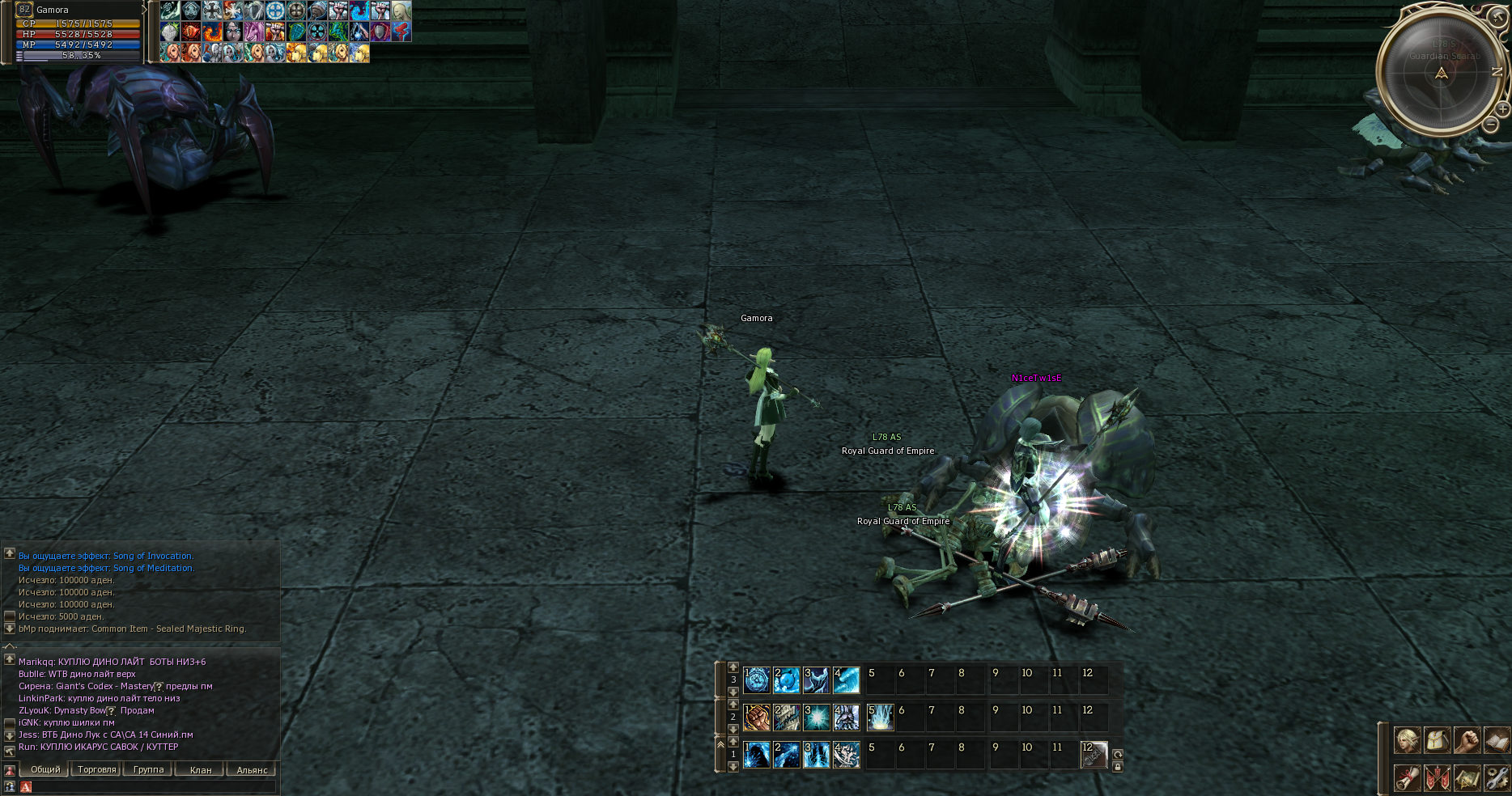Activate the golden fist skill on bar 2
This screenshot has width=1512, height=796.
pos(757,718)
